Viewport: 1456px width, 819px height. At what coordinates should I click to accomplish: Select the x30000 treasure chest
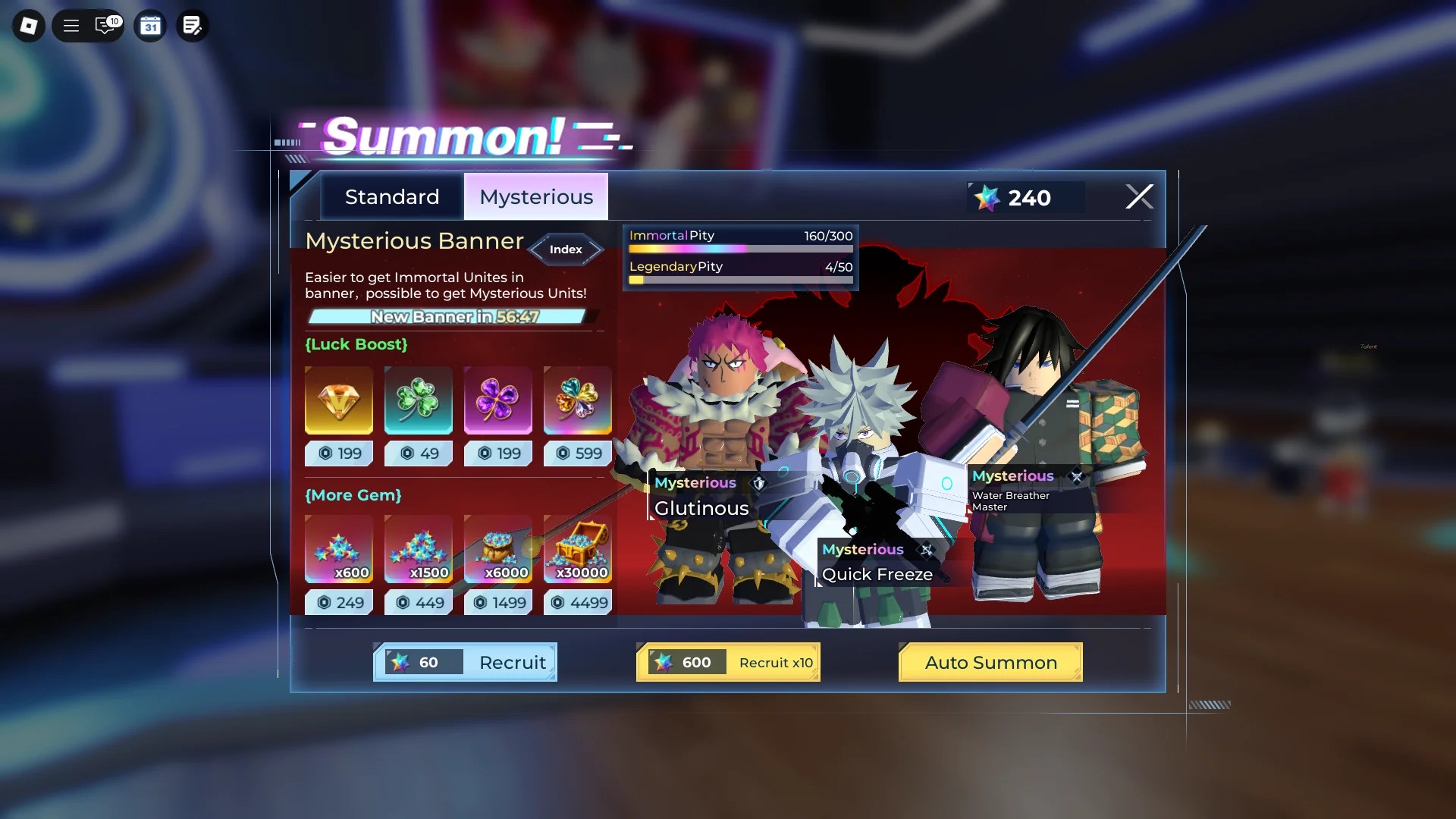click(x=576, y=549)
